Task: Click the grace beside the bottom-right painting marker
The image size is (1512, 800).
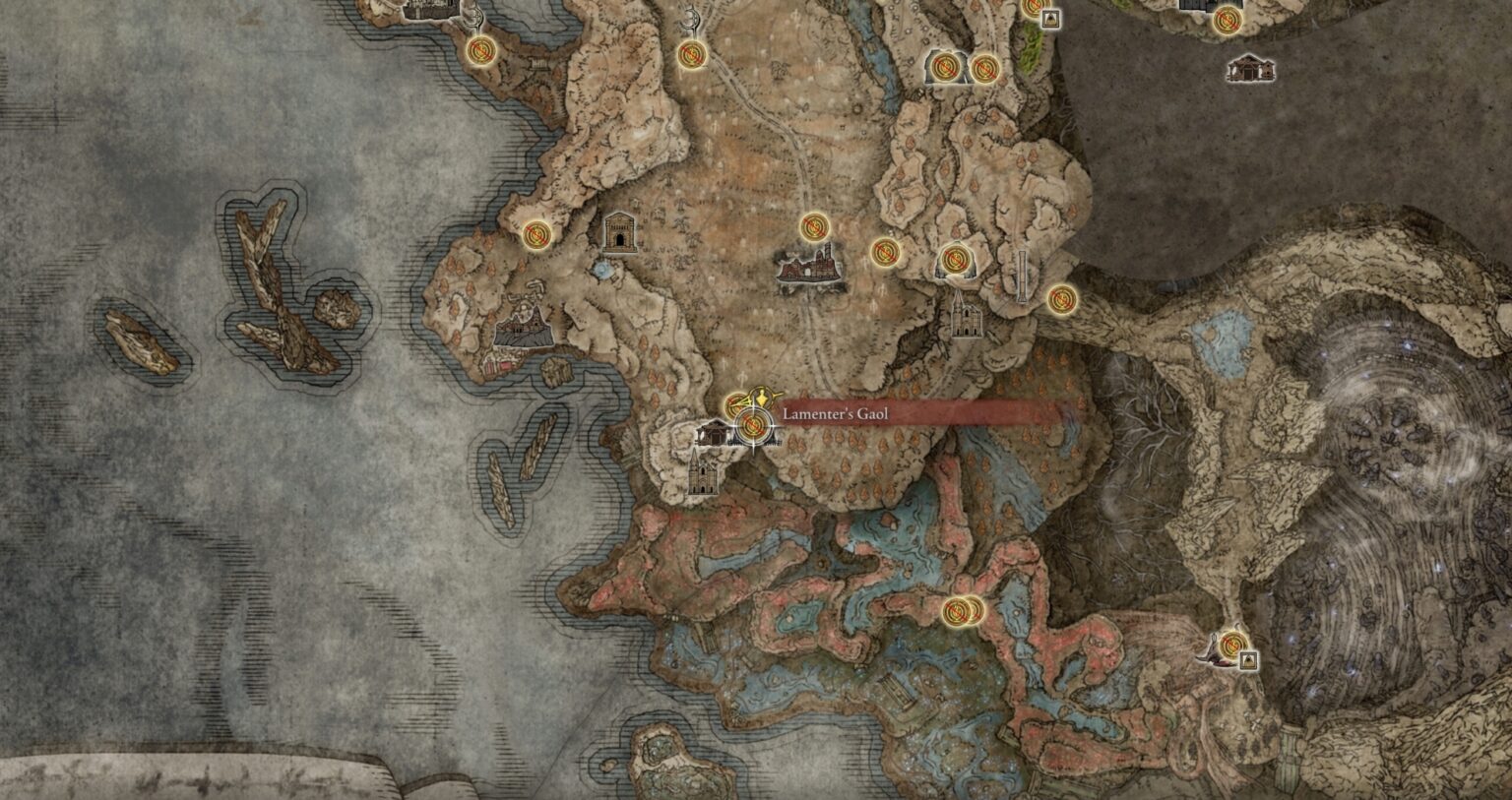Action: click(x=1232, y=646)
